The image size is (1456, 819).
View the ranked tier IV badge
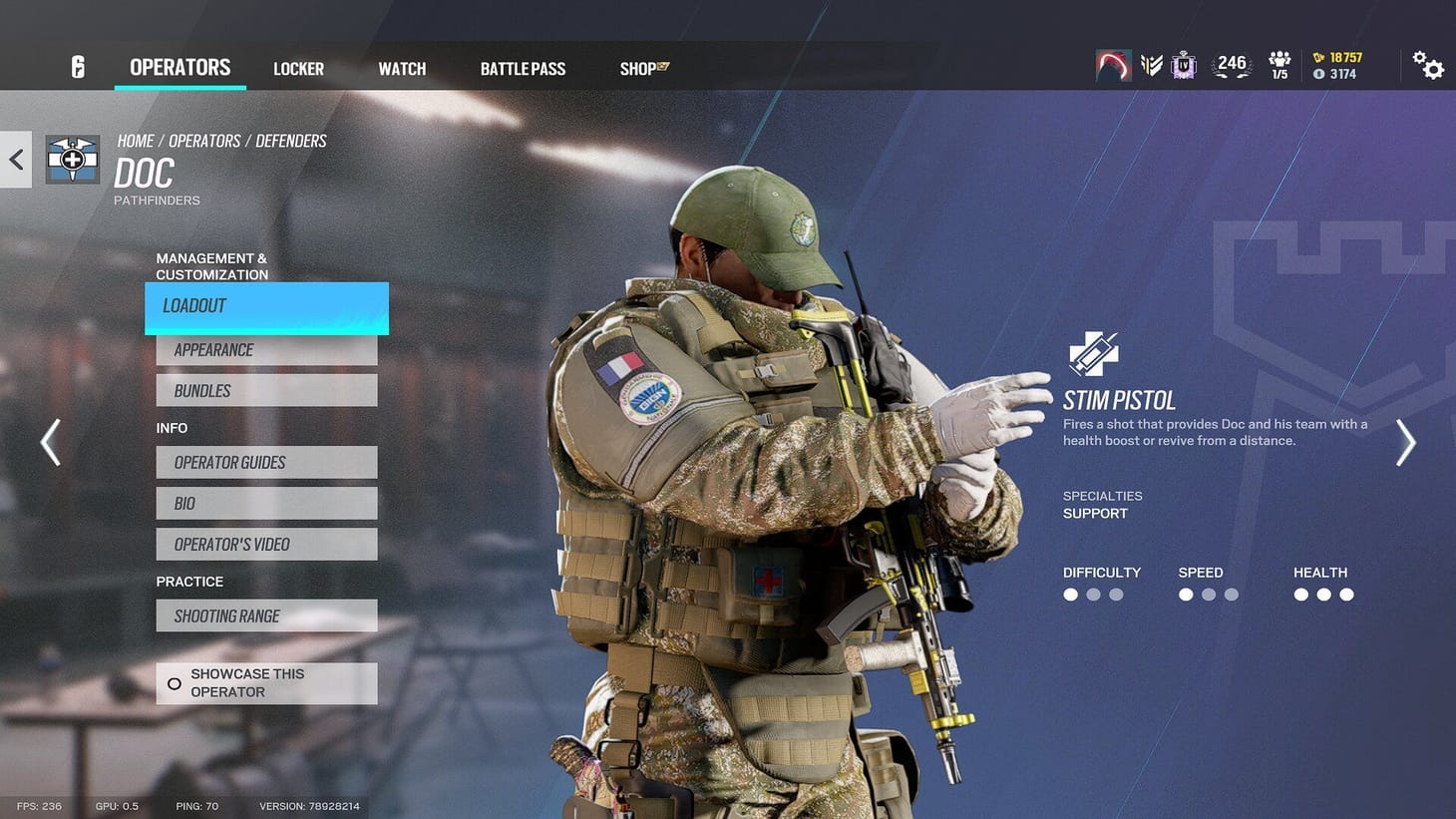click(1183, 64)
